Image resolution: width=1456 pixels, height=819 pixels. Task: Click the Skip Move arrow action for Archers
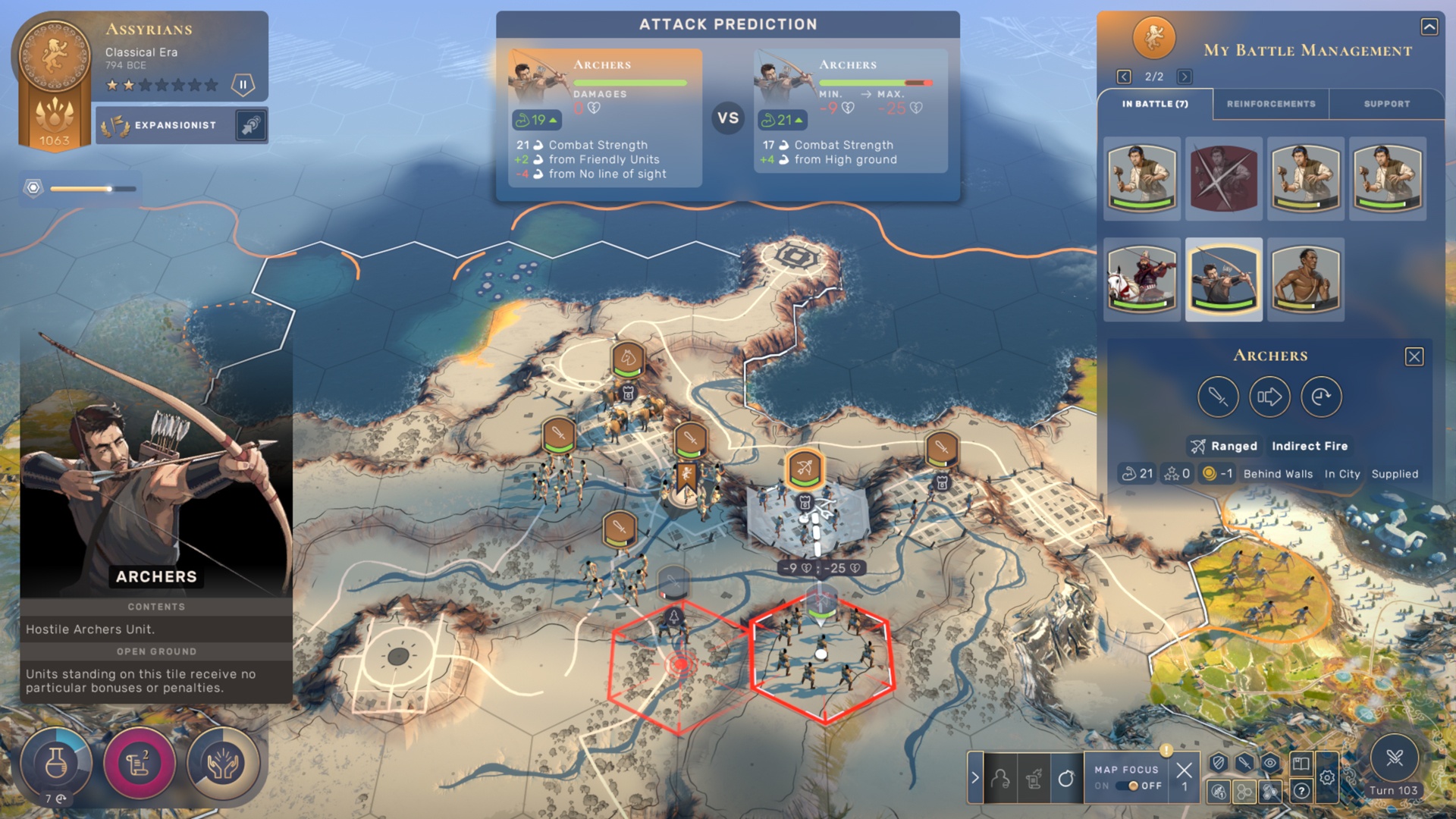pyautogui.click(x=1270, y=397)
